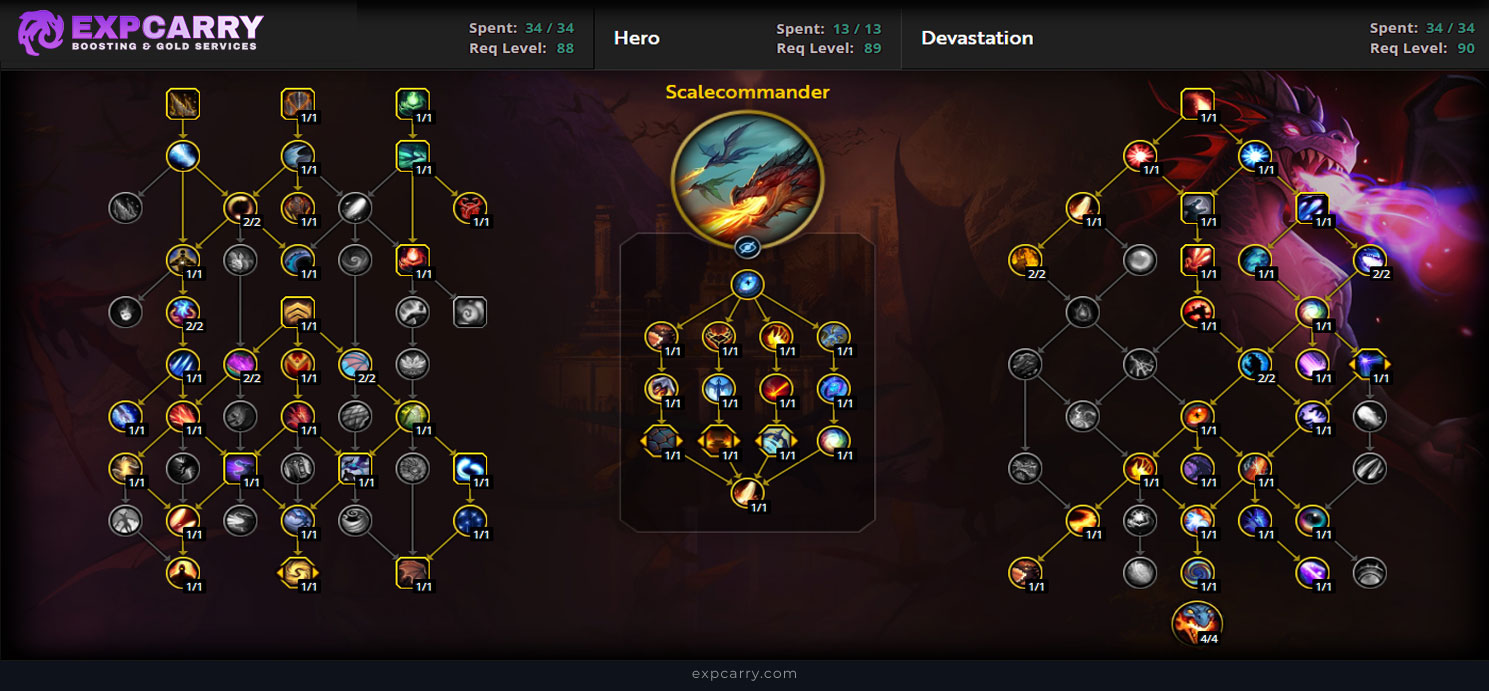Select the 2/2 golden flame Devastation talent
This screenshot has height=691, width=1489.
pyautogui.click(x=1025, y=260)
